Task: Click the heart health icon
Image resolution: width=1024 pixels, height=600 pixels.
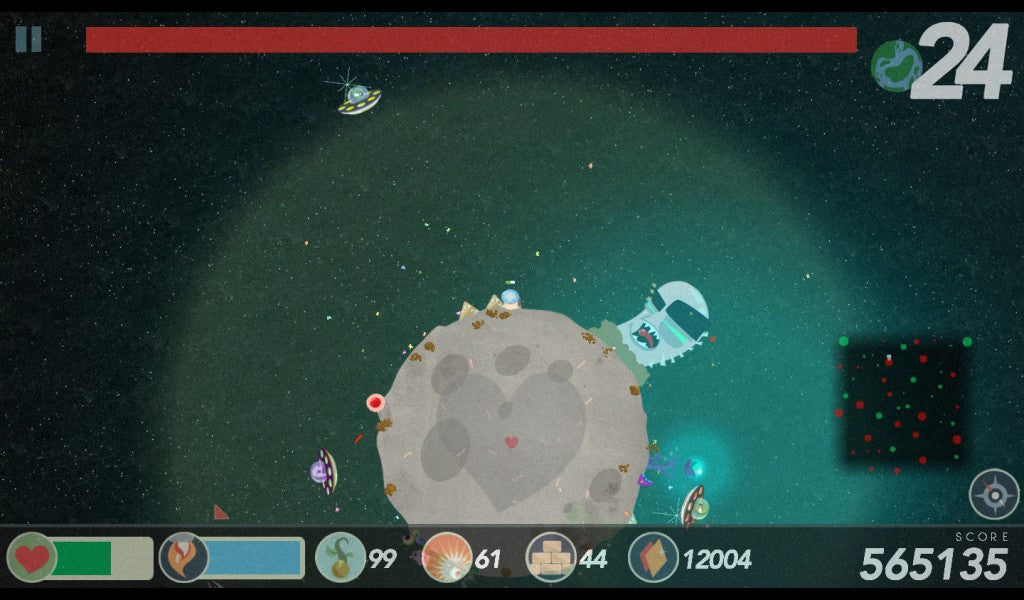Action: pos(32,557)
